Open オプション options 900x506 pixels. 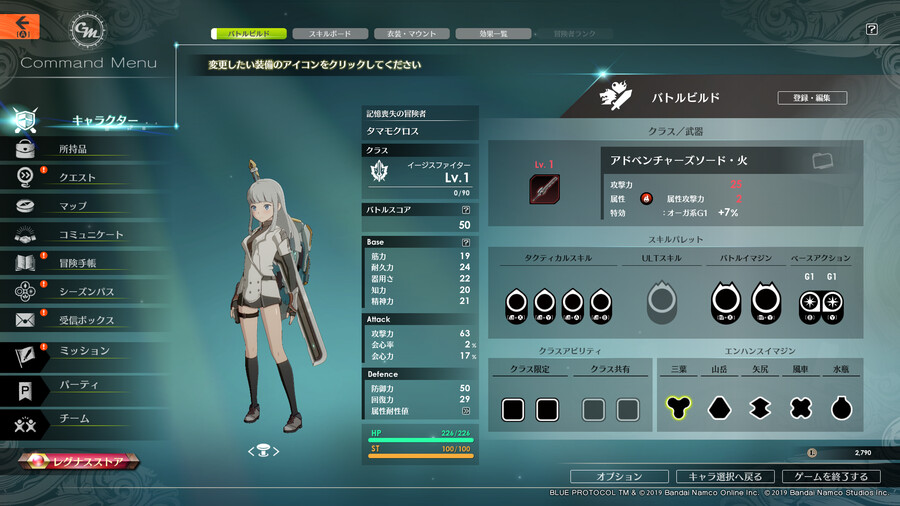pos(620,476)
